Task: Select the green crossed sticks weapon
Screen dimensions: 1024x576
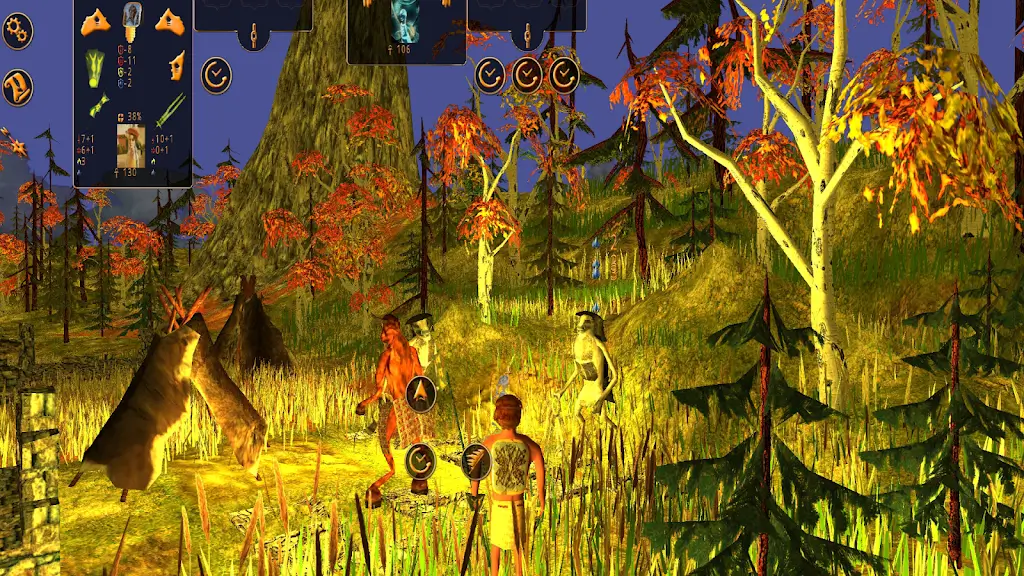Action: 170,108
